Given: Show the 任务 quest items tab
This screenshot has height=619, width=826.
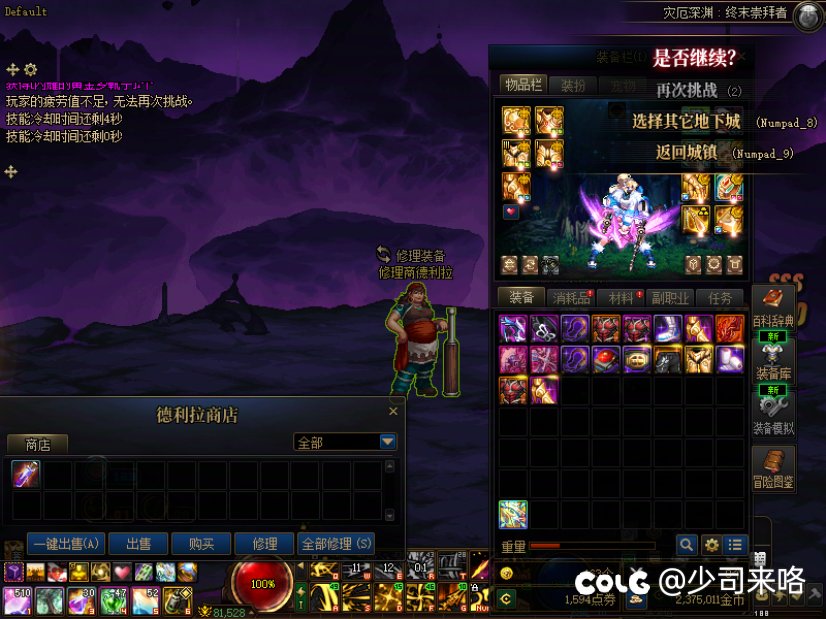Looking at the screenshot, I should (720, 298).
